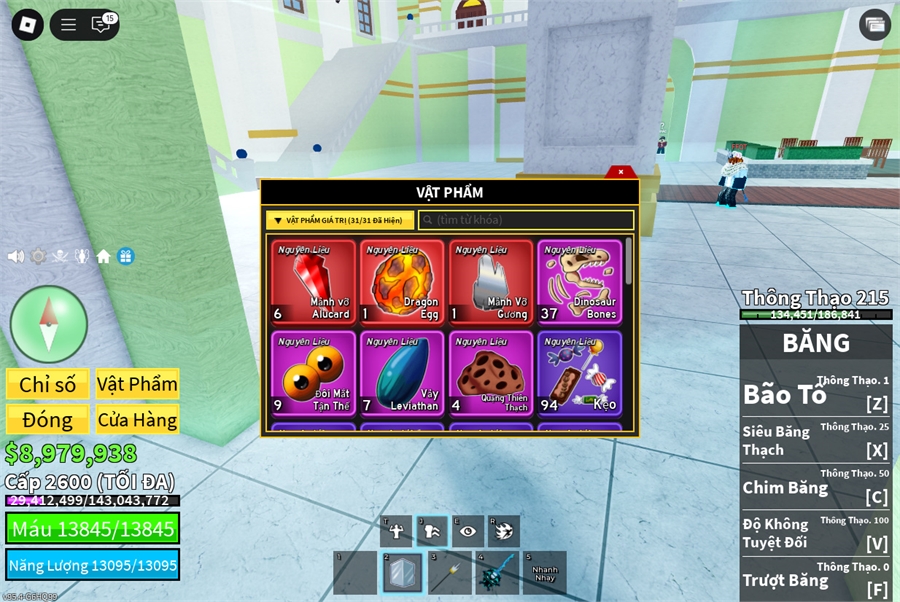The width and height of the screenshot is (900, 602).
Task: Open the blue gift box rewards
Action: (x=125, y=256)
